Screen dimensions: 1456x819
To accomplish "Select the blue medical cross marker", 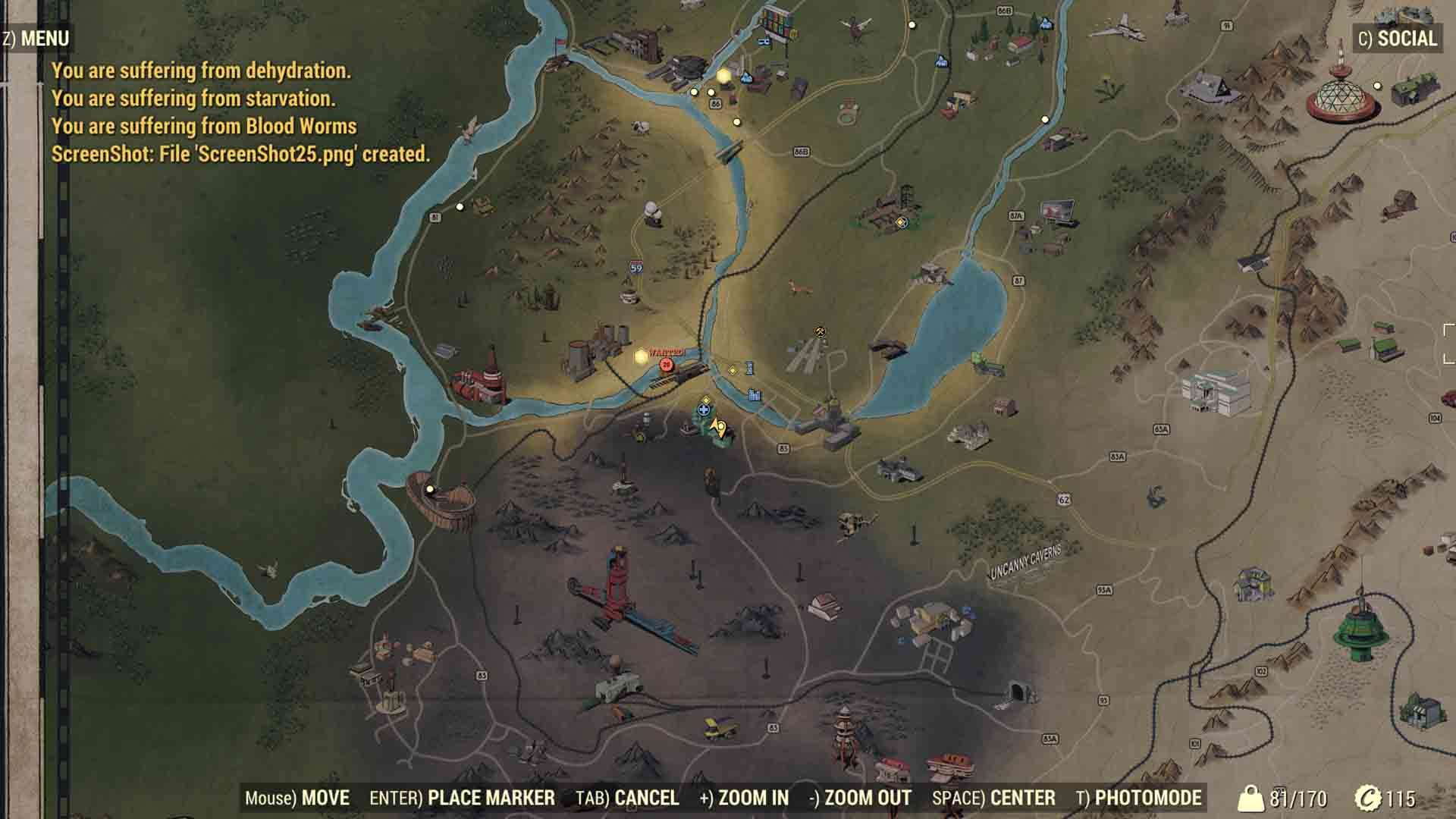I will pyautogui.click(x=704, y=410).
